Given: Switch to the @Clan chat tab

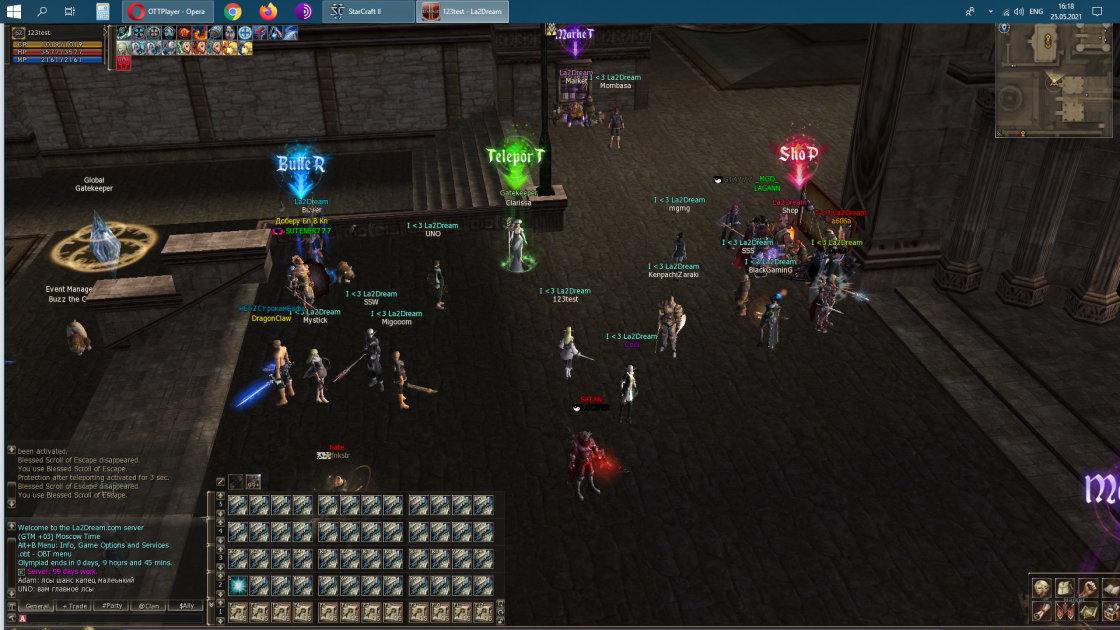Looking at the screenshot, I should (x=149, y=606).
